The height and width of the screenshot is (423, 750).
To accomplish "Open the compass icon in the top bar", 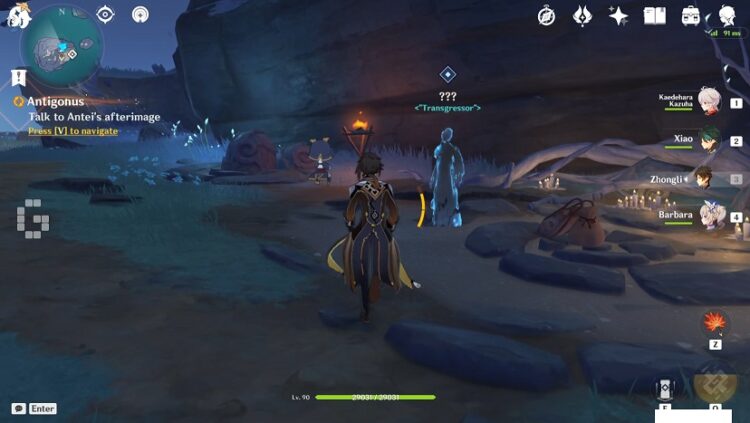I will point(546,15).
